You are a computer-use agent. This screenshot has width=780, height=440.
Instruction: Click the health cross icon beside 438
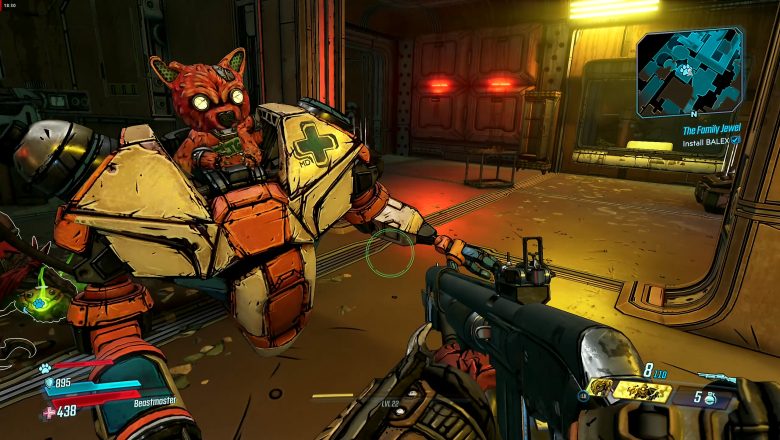49,412
